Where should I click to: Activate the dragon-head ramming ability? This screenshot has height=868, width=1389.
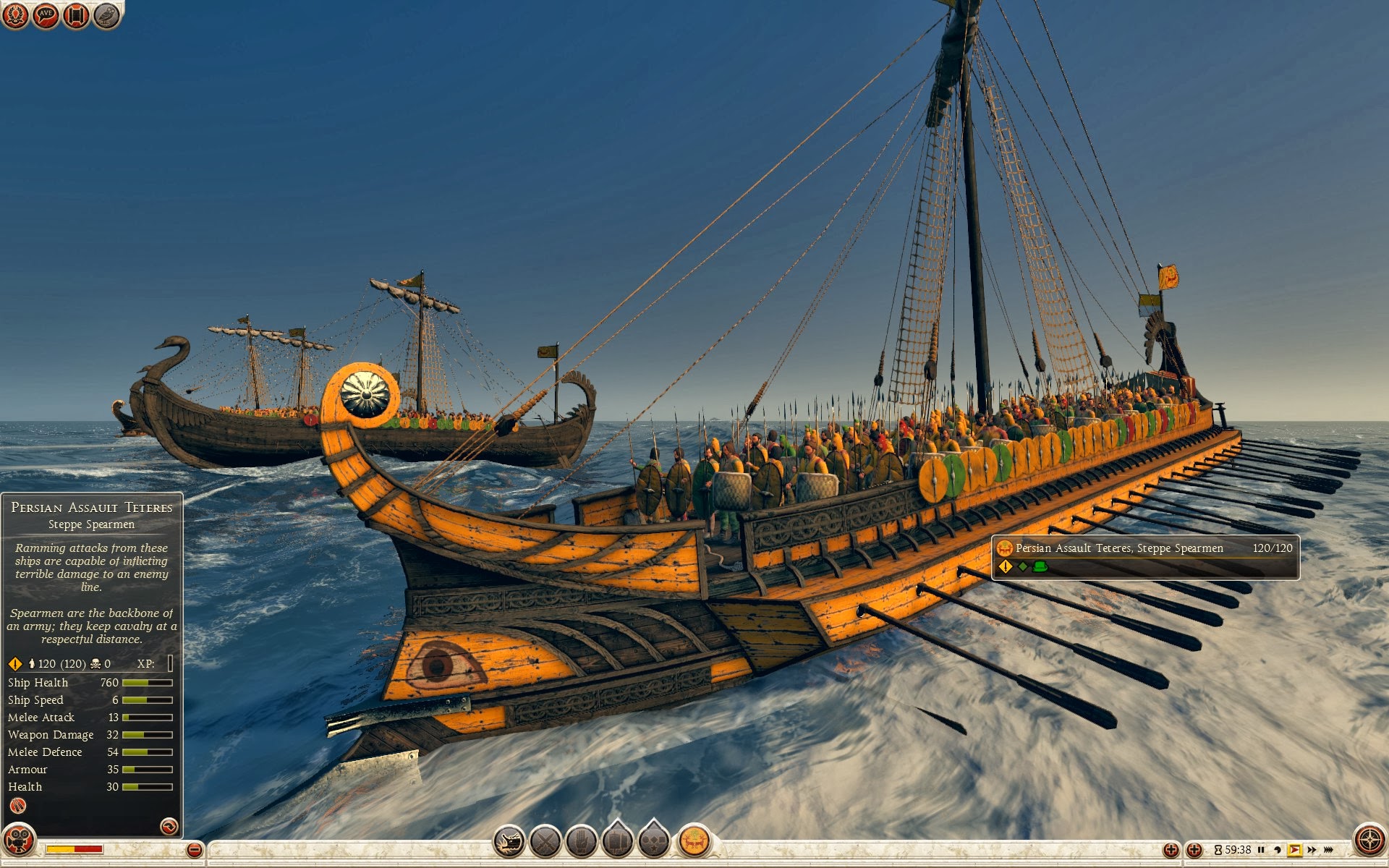point(509,841)
